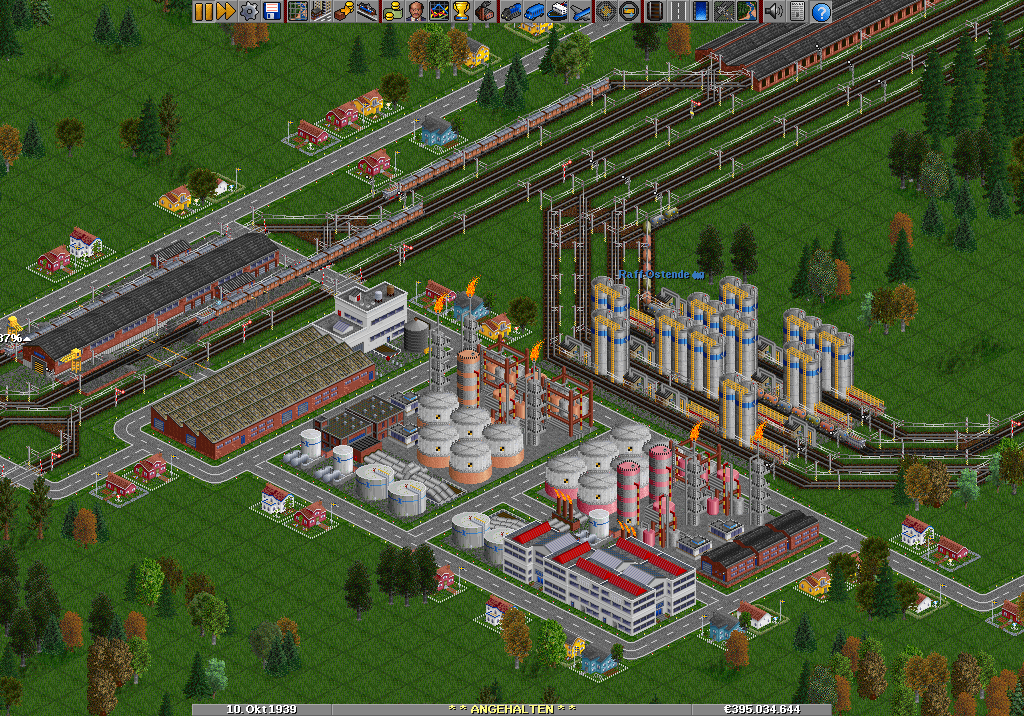
Task: Activate the fast-forward button
Action: 225,12
